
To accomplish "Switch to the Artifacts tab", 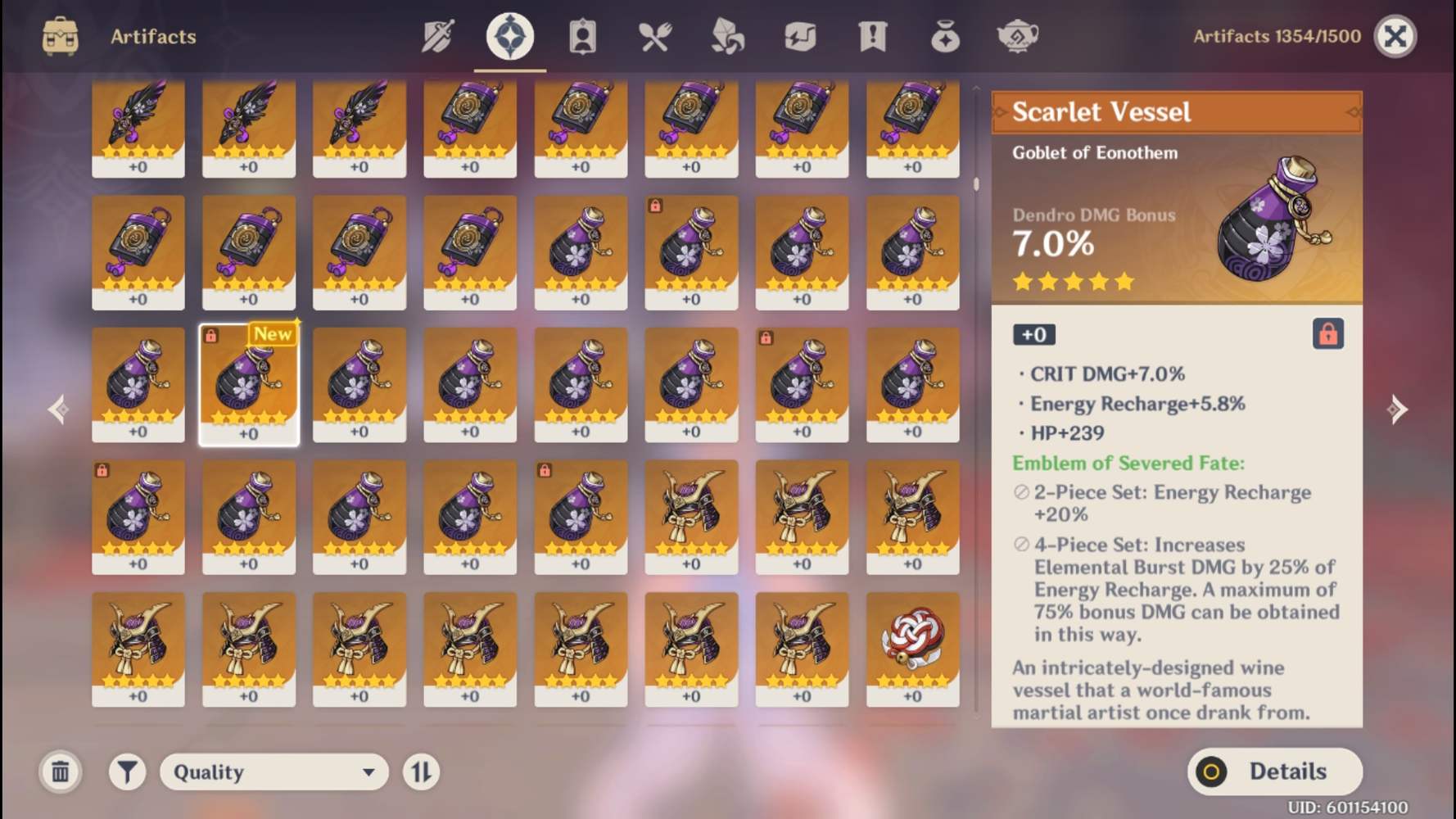I will click(x=509, y=36).
